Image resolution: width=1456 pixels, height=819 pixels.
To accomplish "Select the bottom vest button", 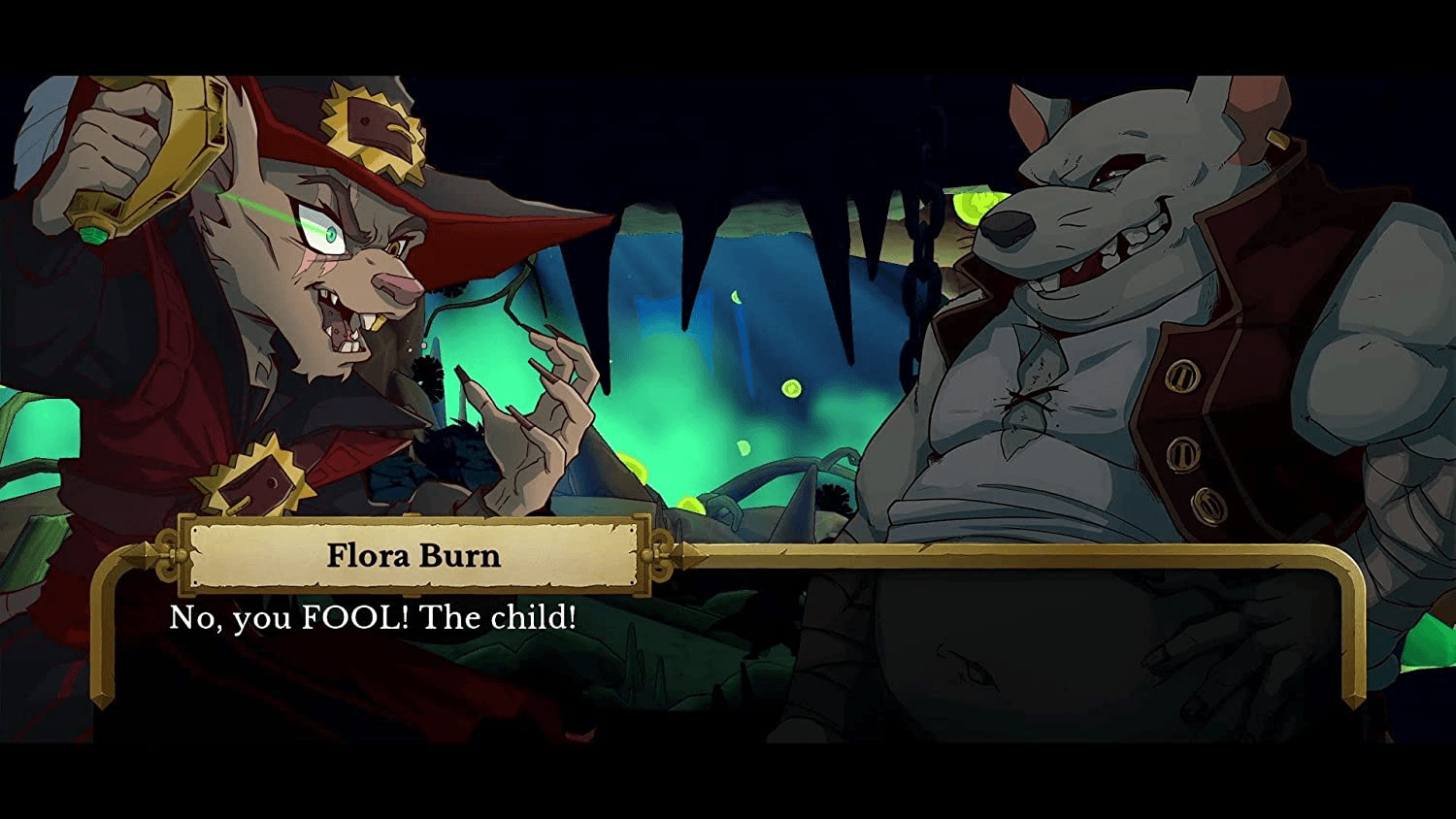I will [x=1208, y=505].
